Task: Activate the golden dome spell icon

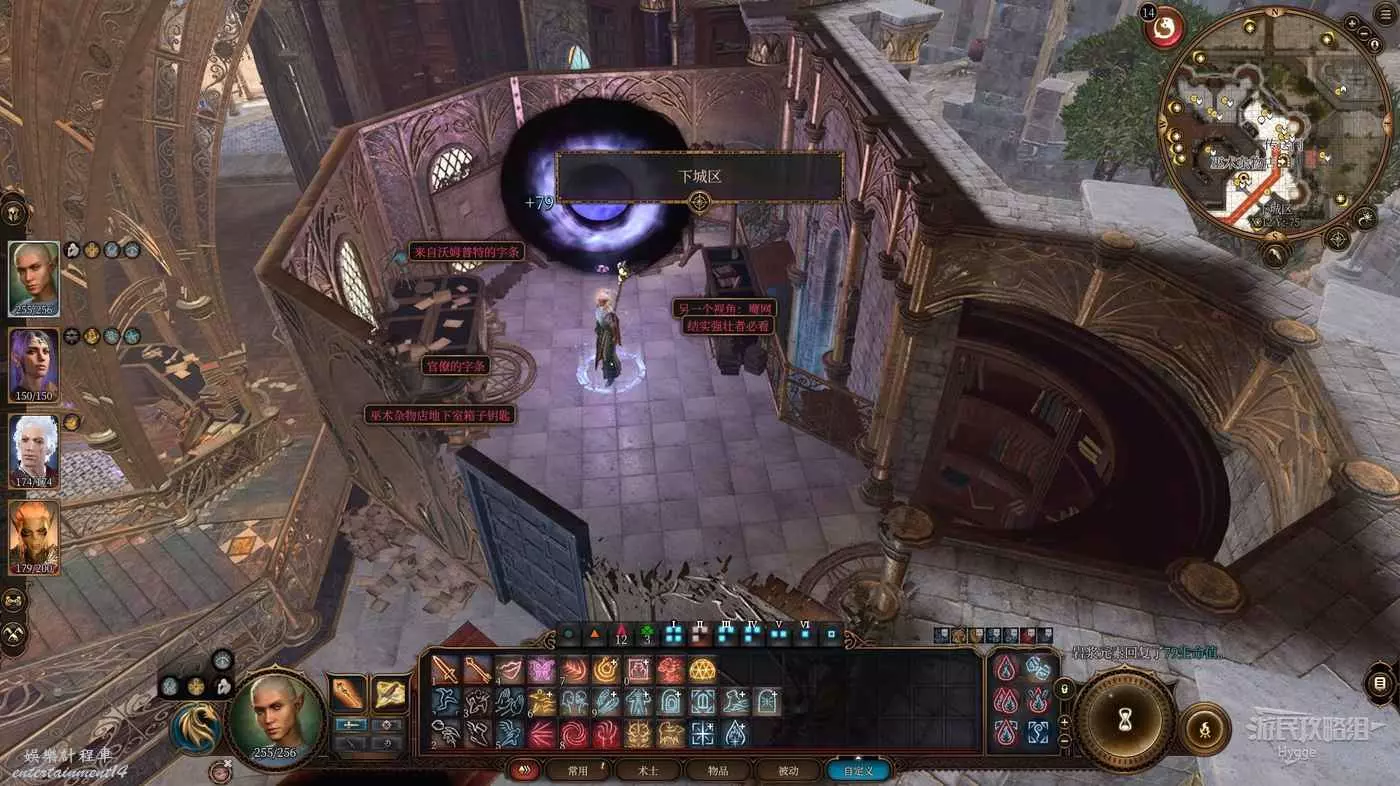Action: 702,670
